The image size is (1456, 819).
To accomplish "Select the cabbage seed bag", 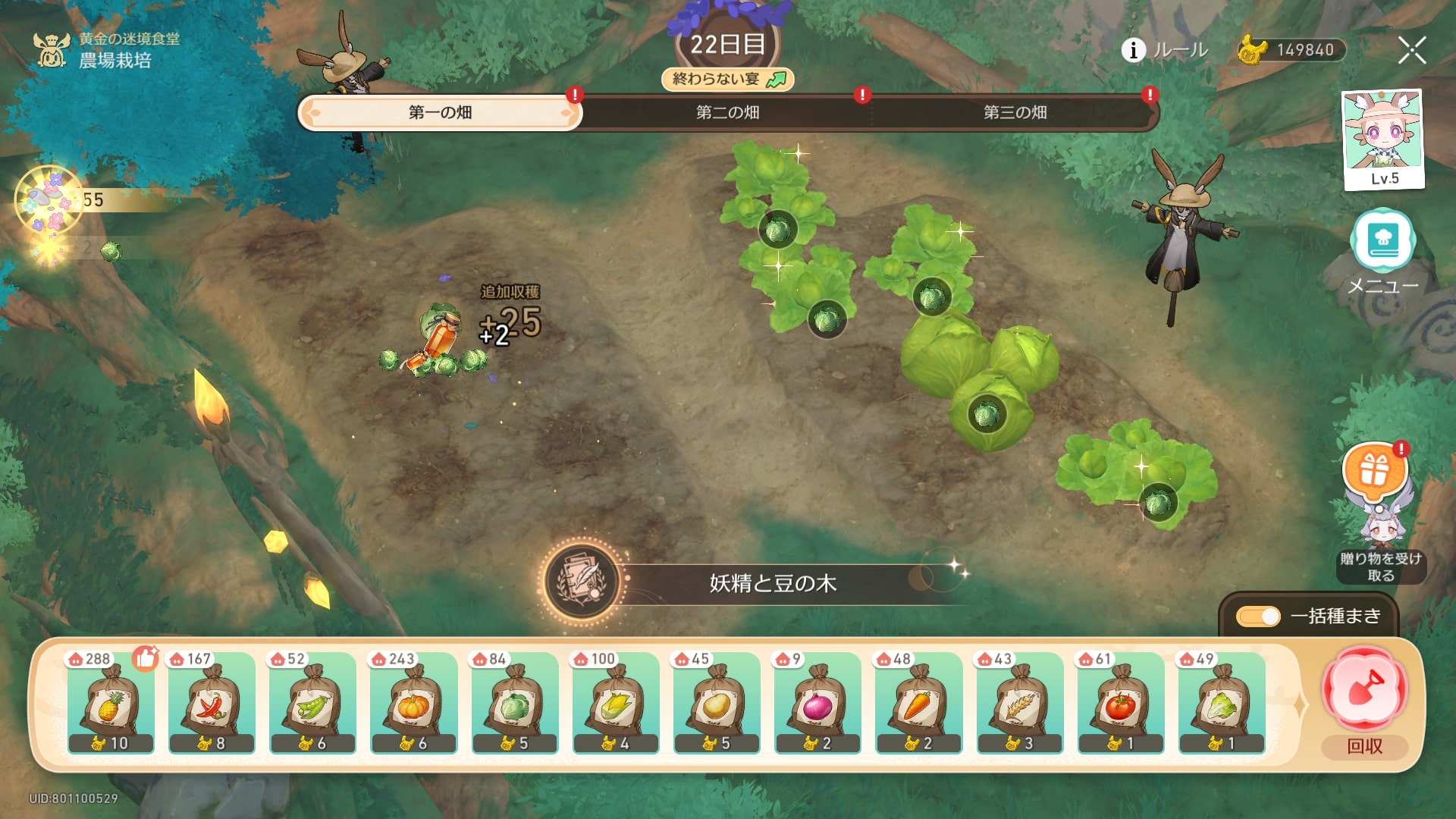I will coord(515,703).
